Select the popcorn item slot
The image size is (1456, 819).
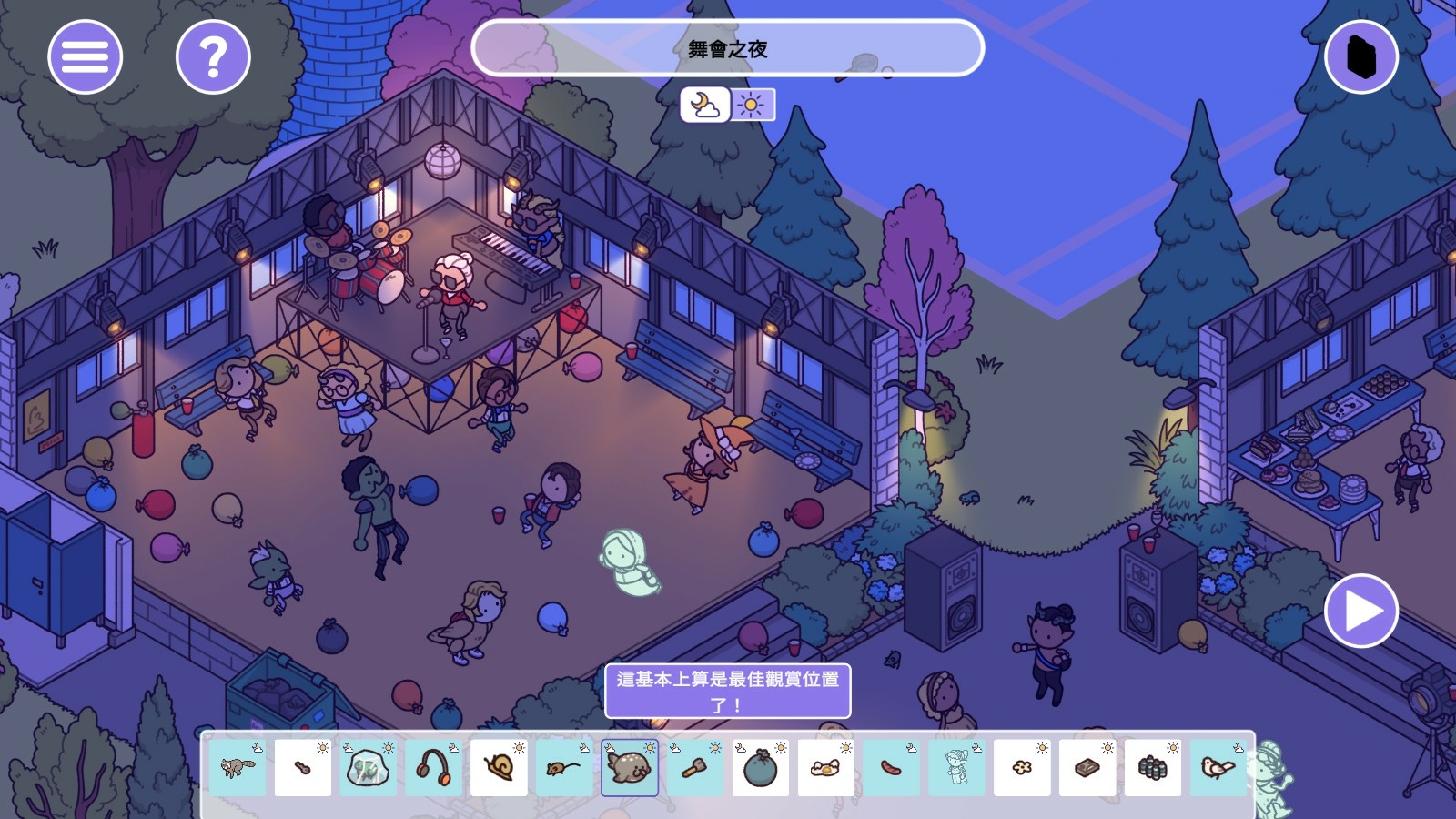coord(1022,767)
